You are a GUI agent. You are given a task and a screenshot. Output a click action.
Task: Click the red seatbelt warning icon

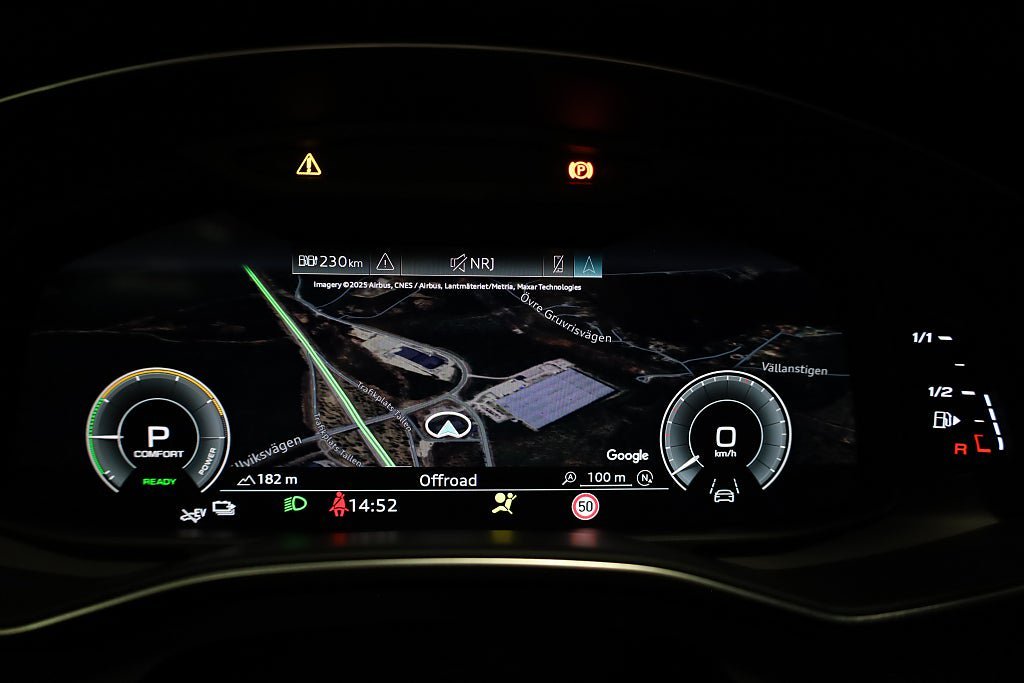coord(338,505)
